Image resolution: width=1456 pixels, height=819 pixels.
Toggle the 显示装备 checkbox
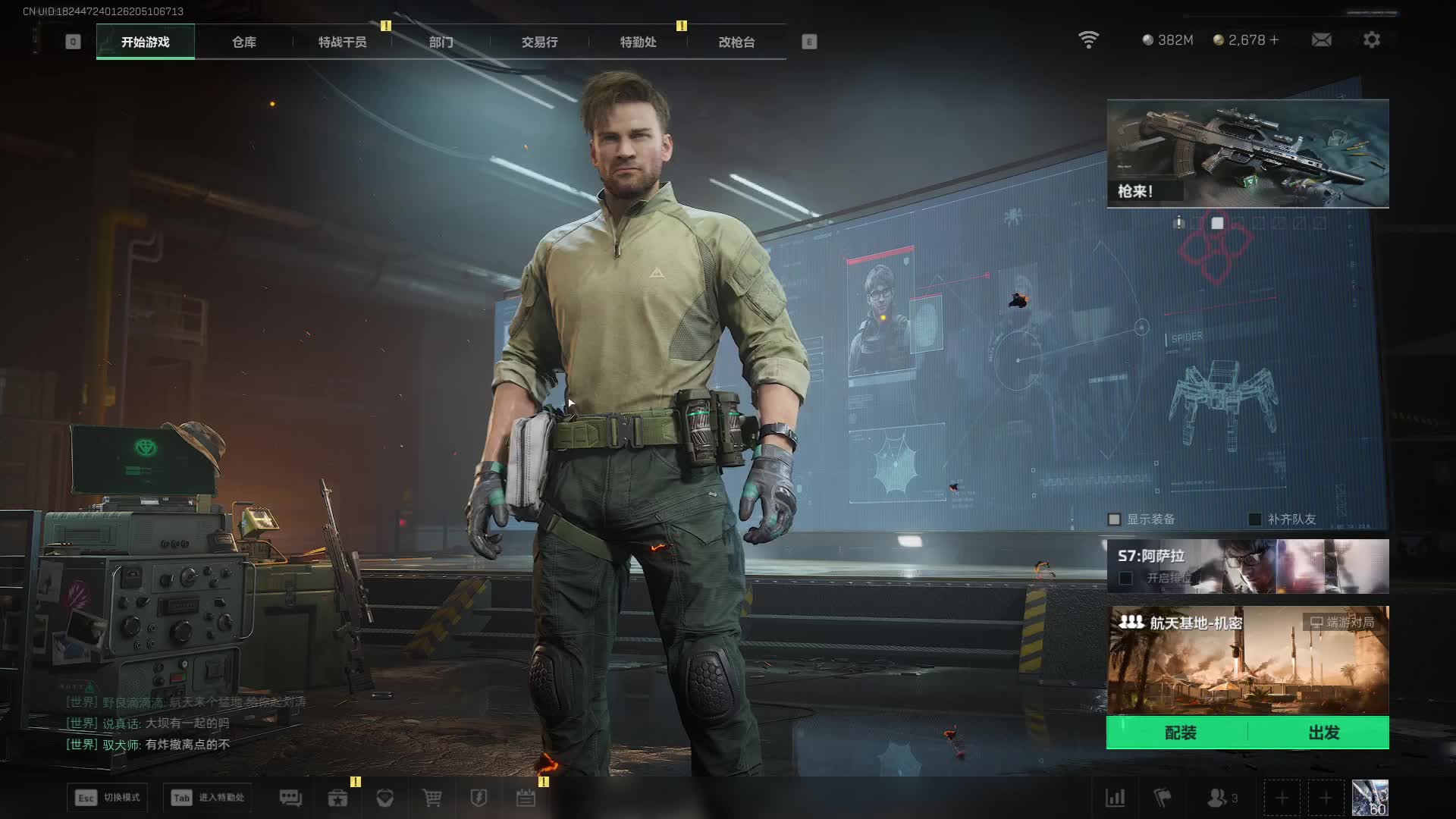click(x=1114, y=519)
